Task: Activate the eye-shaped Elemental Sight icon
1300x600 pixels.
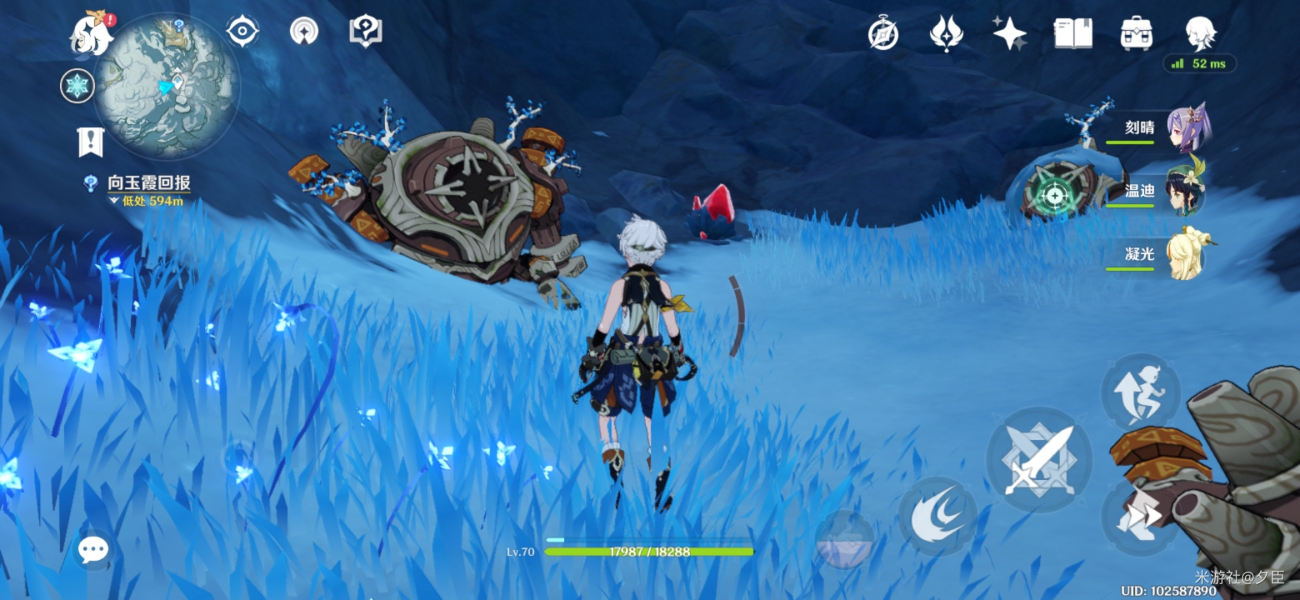Action: pos(243,31)
